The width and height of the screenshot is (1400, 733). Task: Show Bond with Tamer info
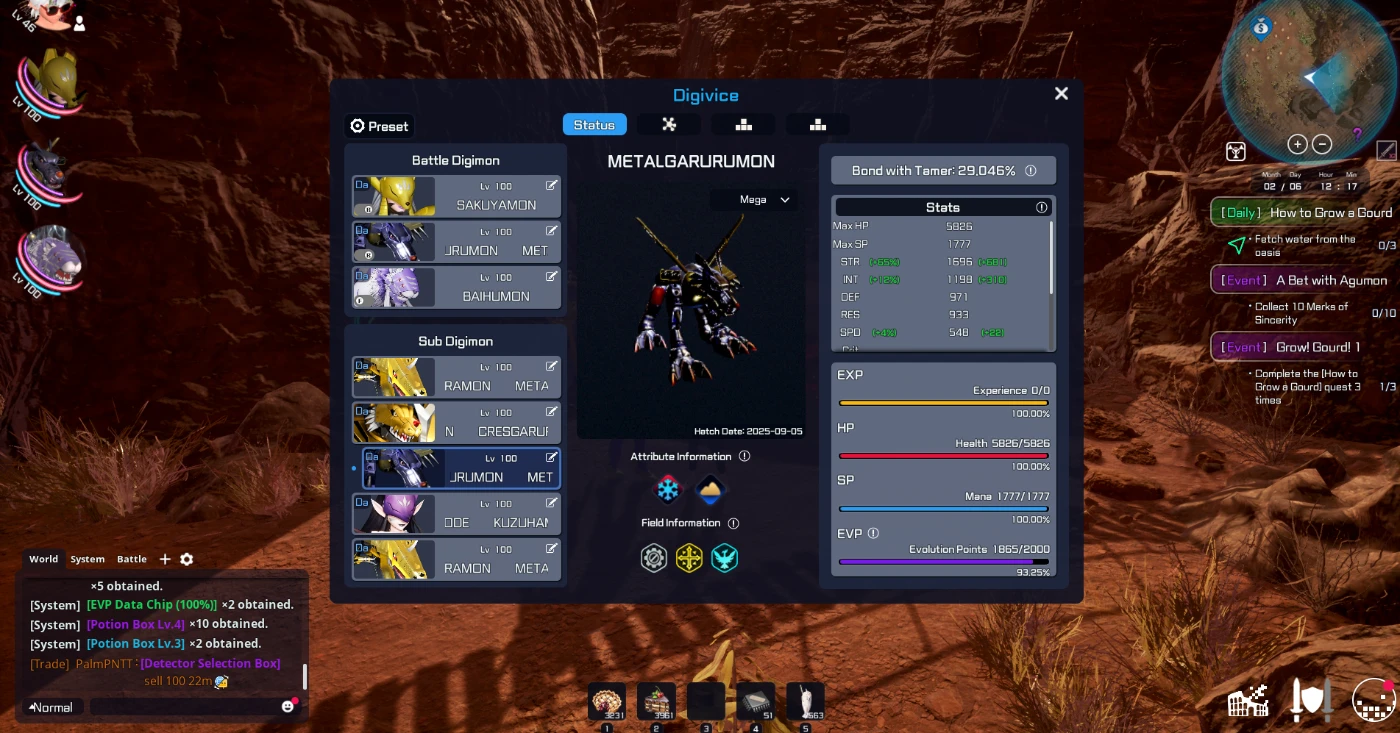1031,171
